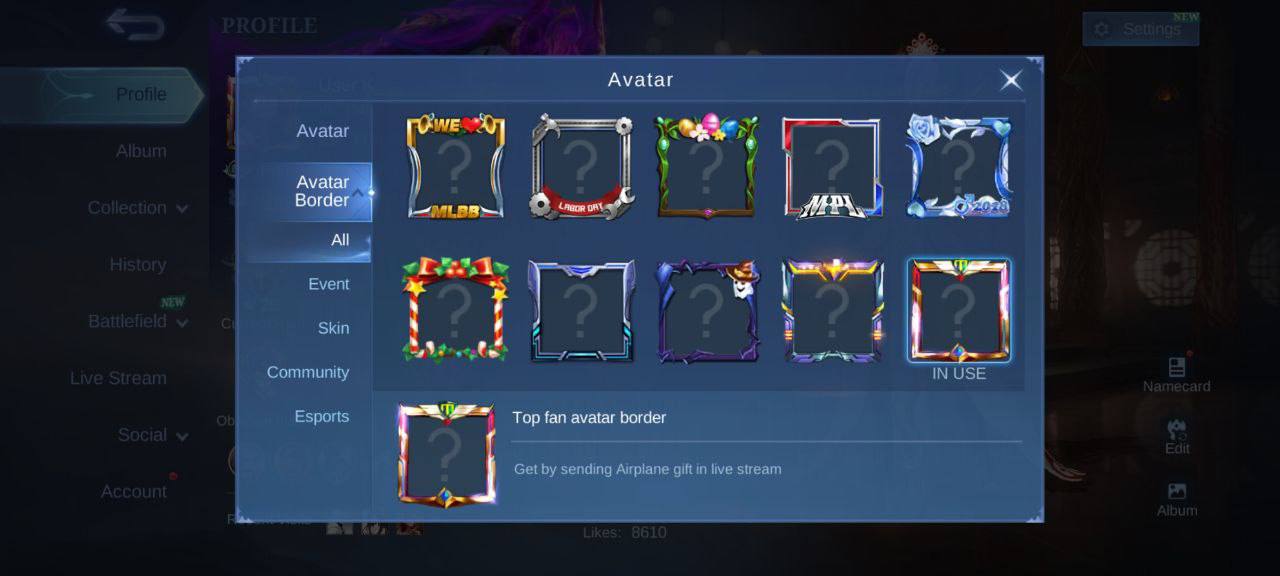
Task: Go back using the return arrow
Action: click(135, 25)
